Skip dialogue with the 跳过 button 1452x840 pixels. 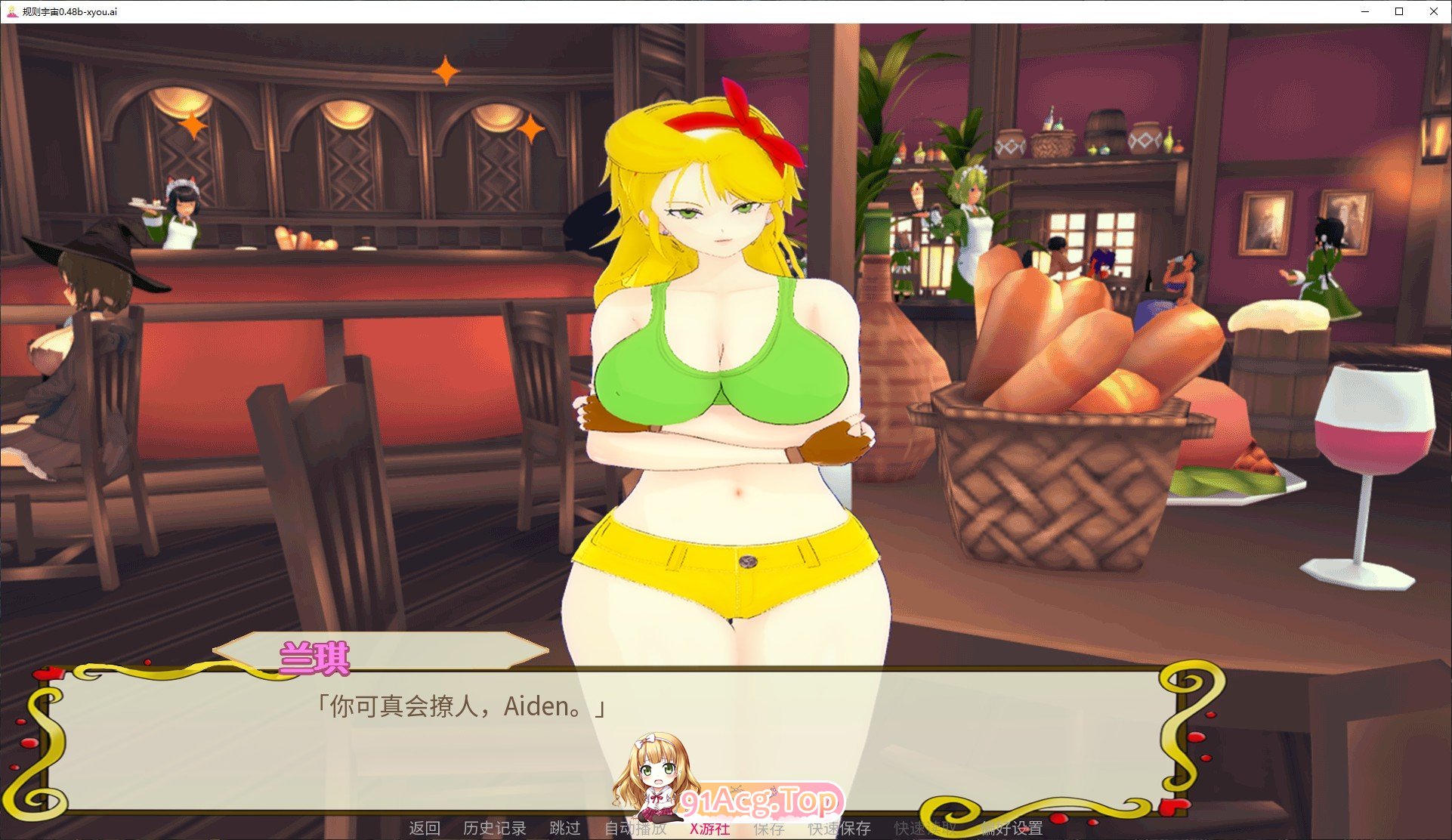click(x=564, y=828)
